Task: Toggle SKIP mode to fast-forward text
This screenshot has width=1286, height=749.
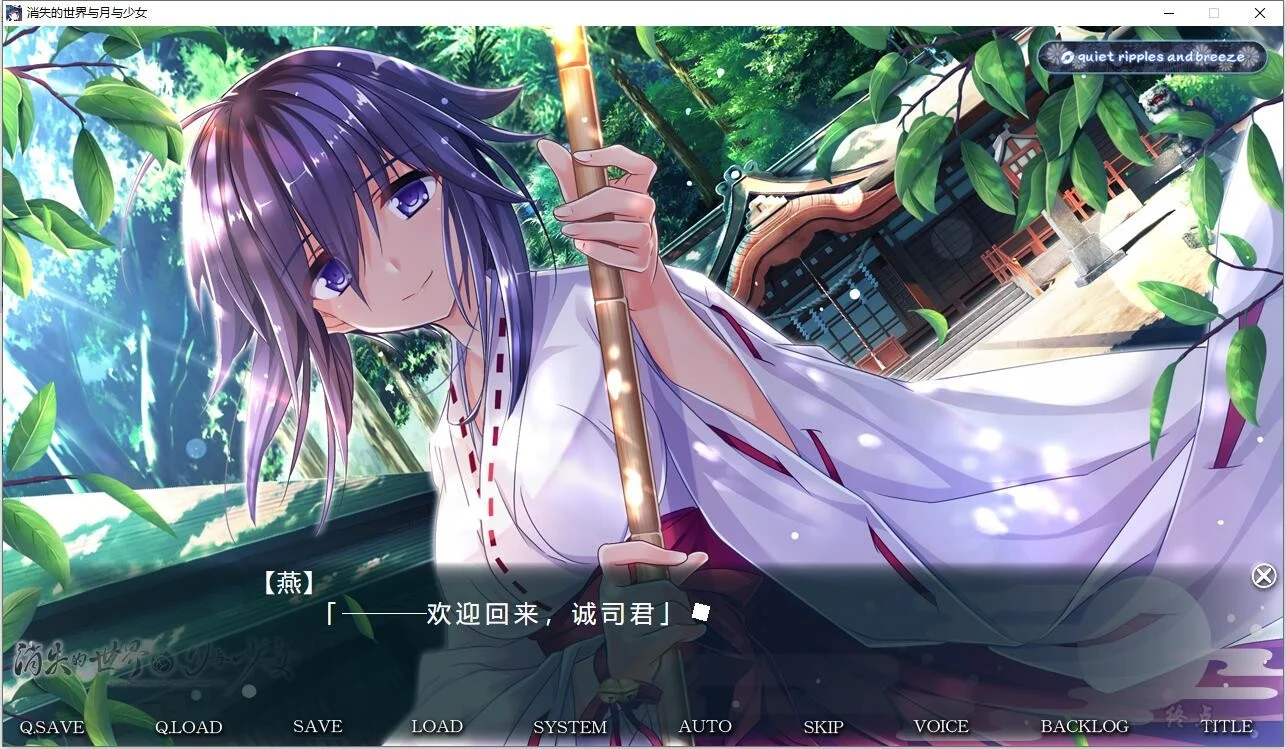Action: click(822, 726)
